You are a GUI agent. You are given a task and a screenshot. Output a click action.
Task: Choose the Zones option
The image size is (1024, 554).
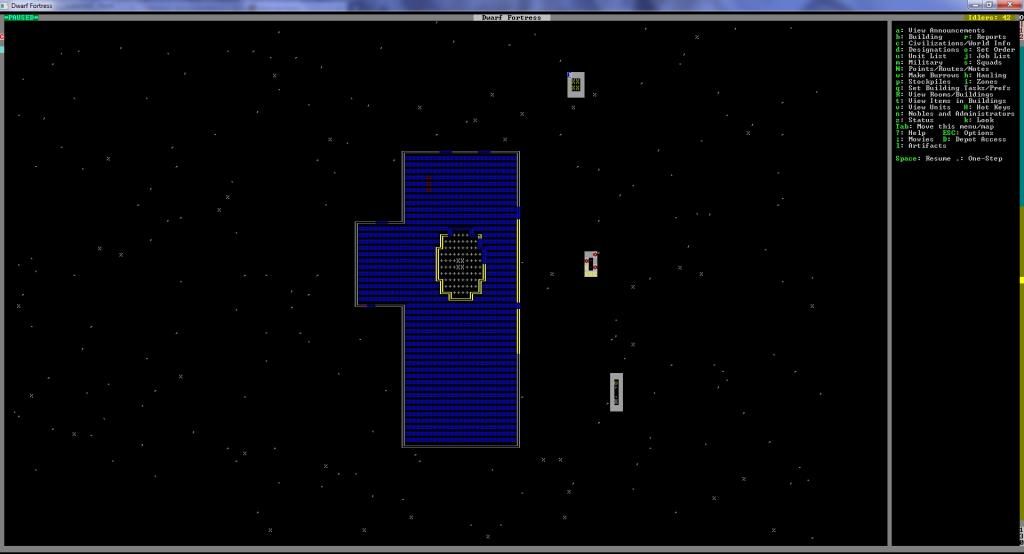tap(983, 82)
